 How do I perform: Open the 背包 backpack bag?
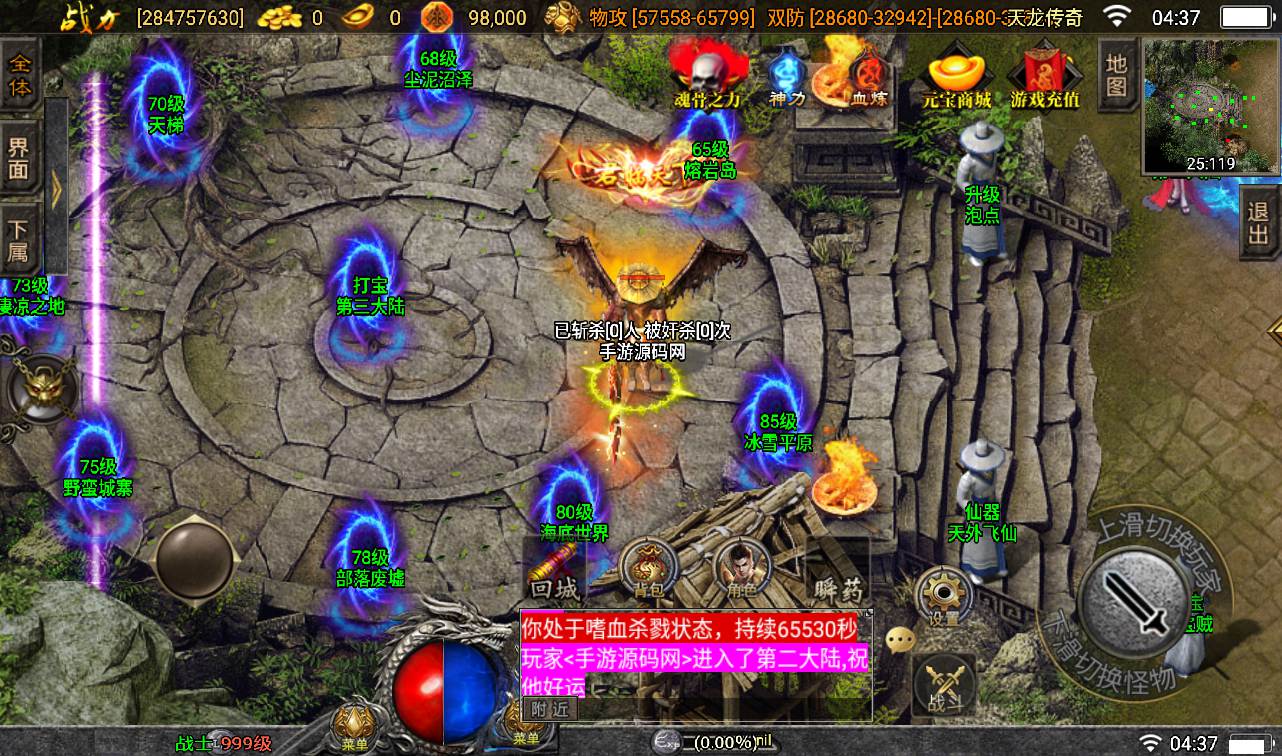point(647,571)
